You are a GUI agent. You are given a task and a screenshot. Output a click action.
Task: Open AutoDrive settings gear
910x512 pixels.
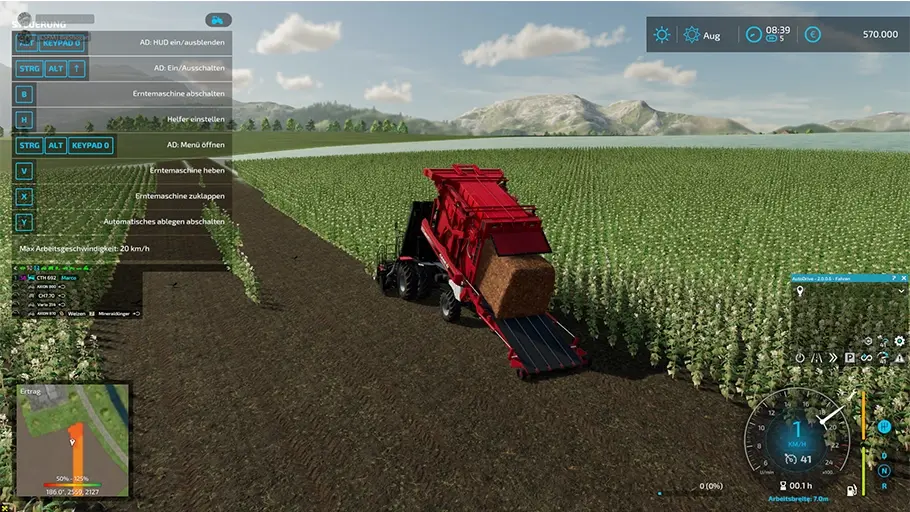pyautogui.click(x=899, y=341)
